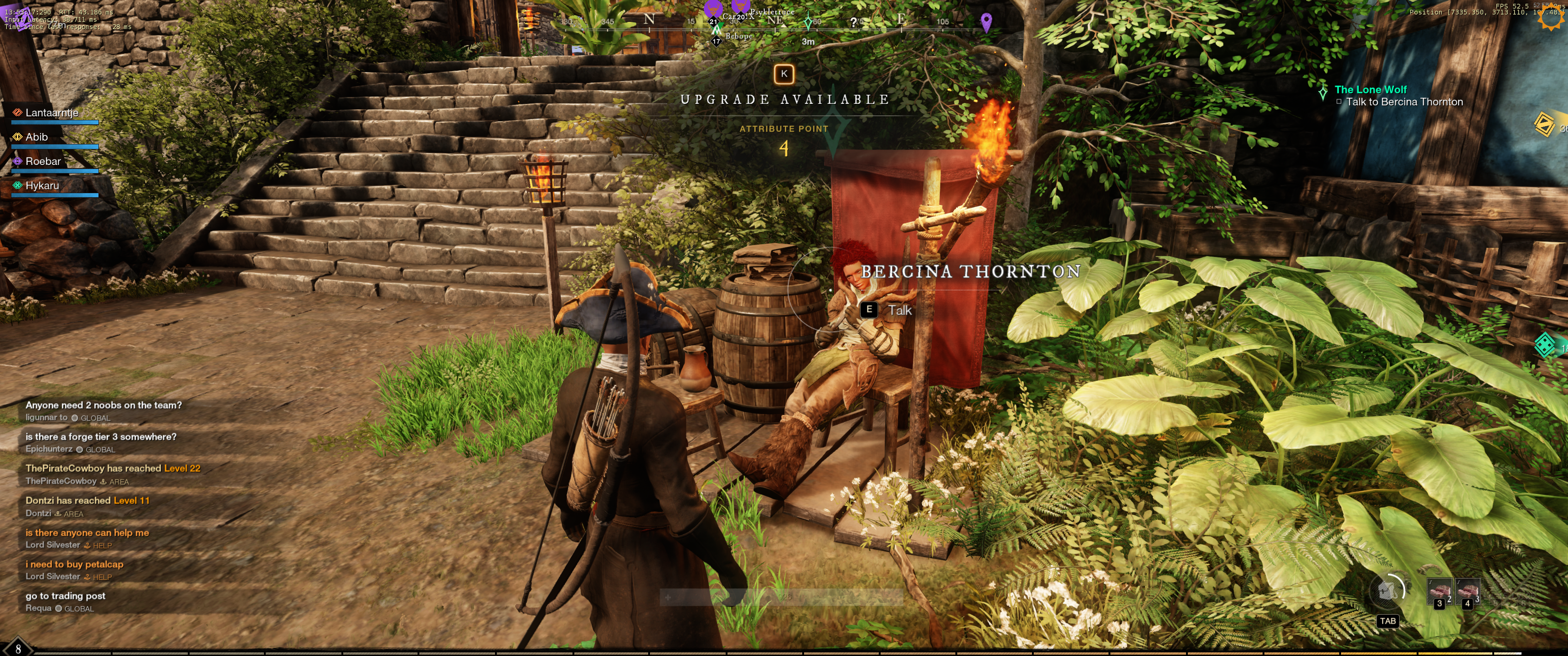This screenshot has width=1568, height=656.
Task: Open the inventory bag icon
Action: 1387,590
